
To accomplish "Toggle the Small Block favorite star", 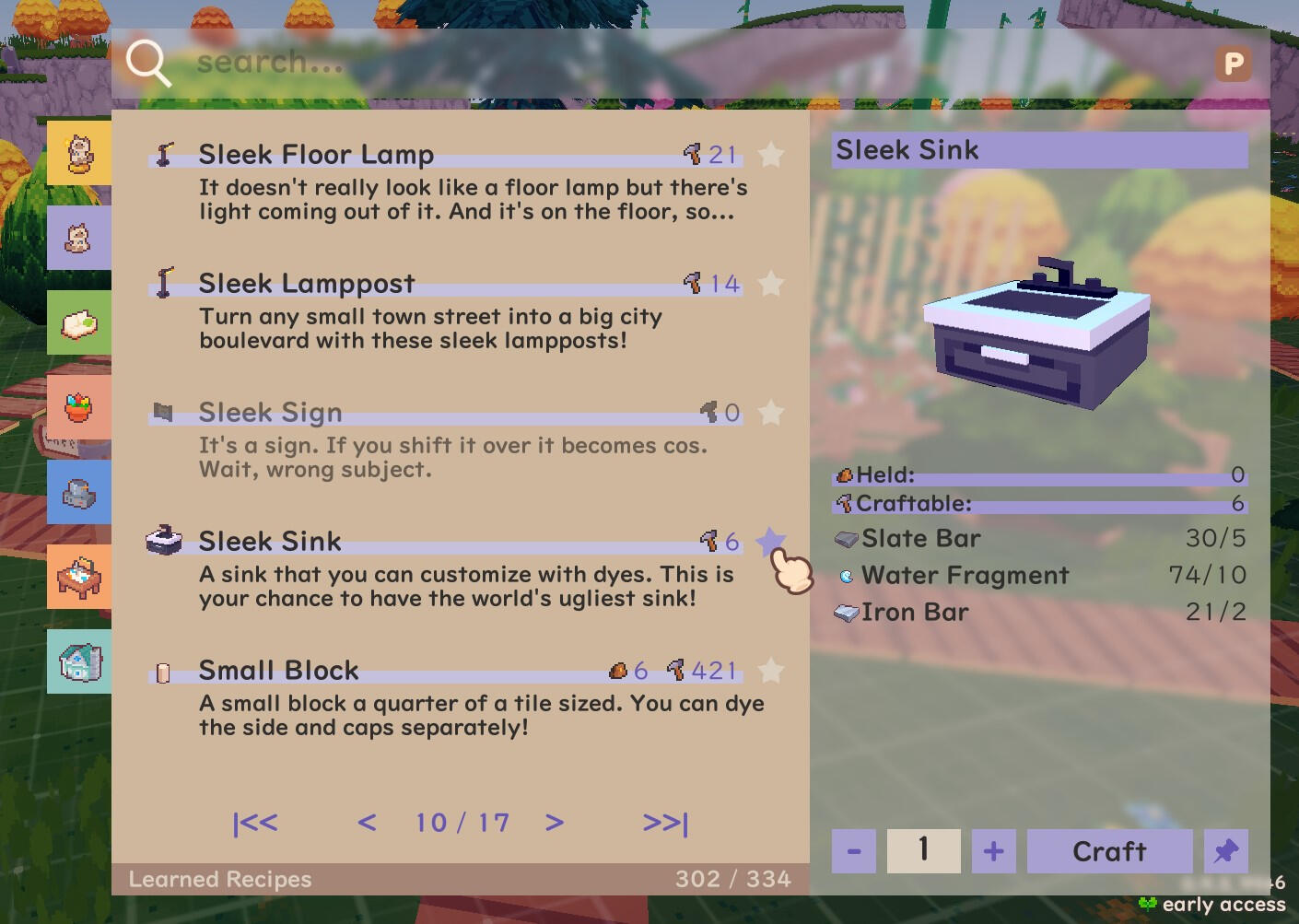I will point(770,671).
